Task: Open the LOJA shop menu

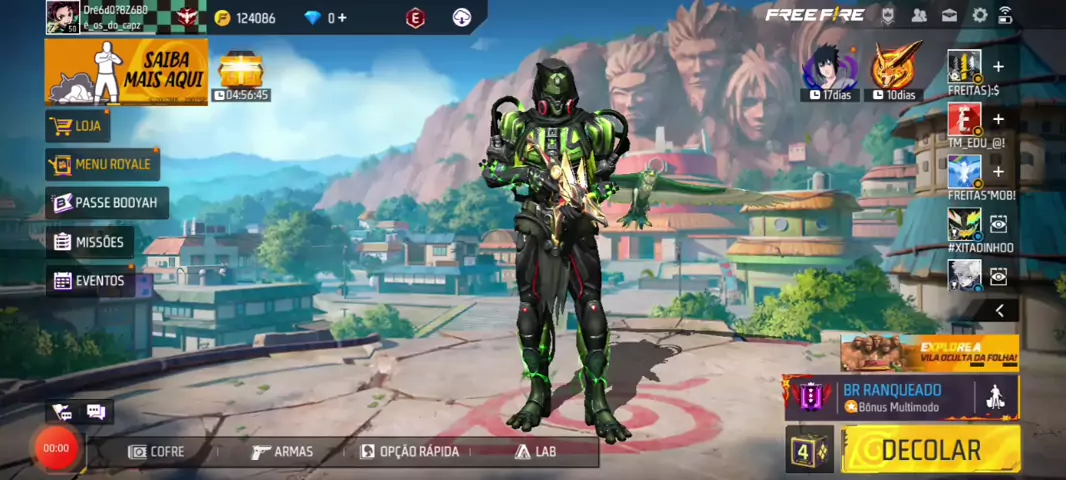Action: [78, 126]
